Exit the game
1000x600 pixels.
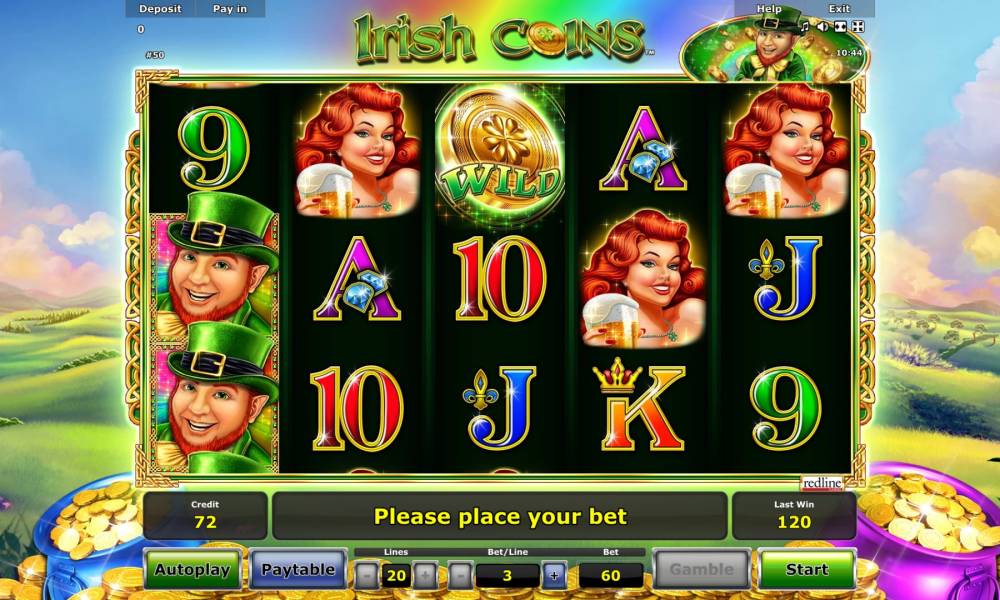[x=839, y=9]
